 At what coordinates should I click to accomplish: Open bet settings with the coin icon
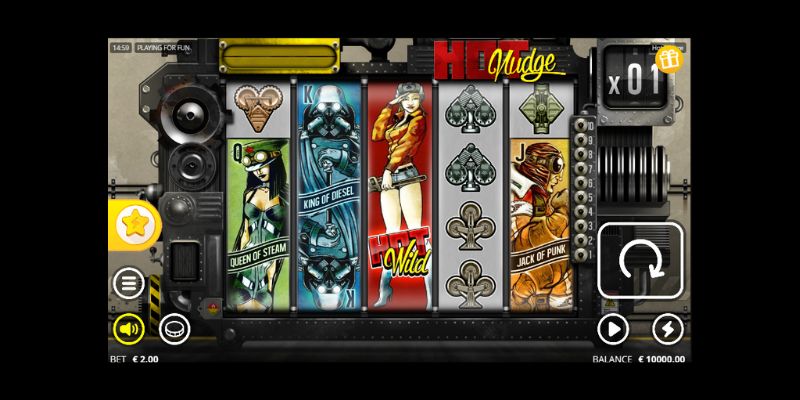(x=173, y=328)
